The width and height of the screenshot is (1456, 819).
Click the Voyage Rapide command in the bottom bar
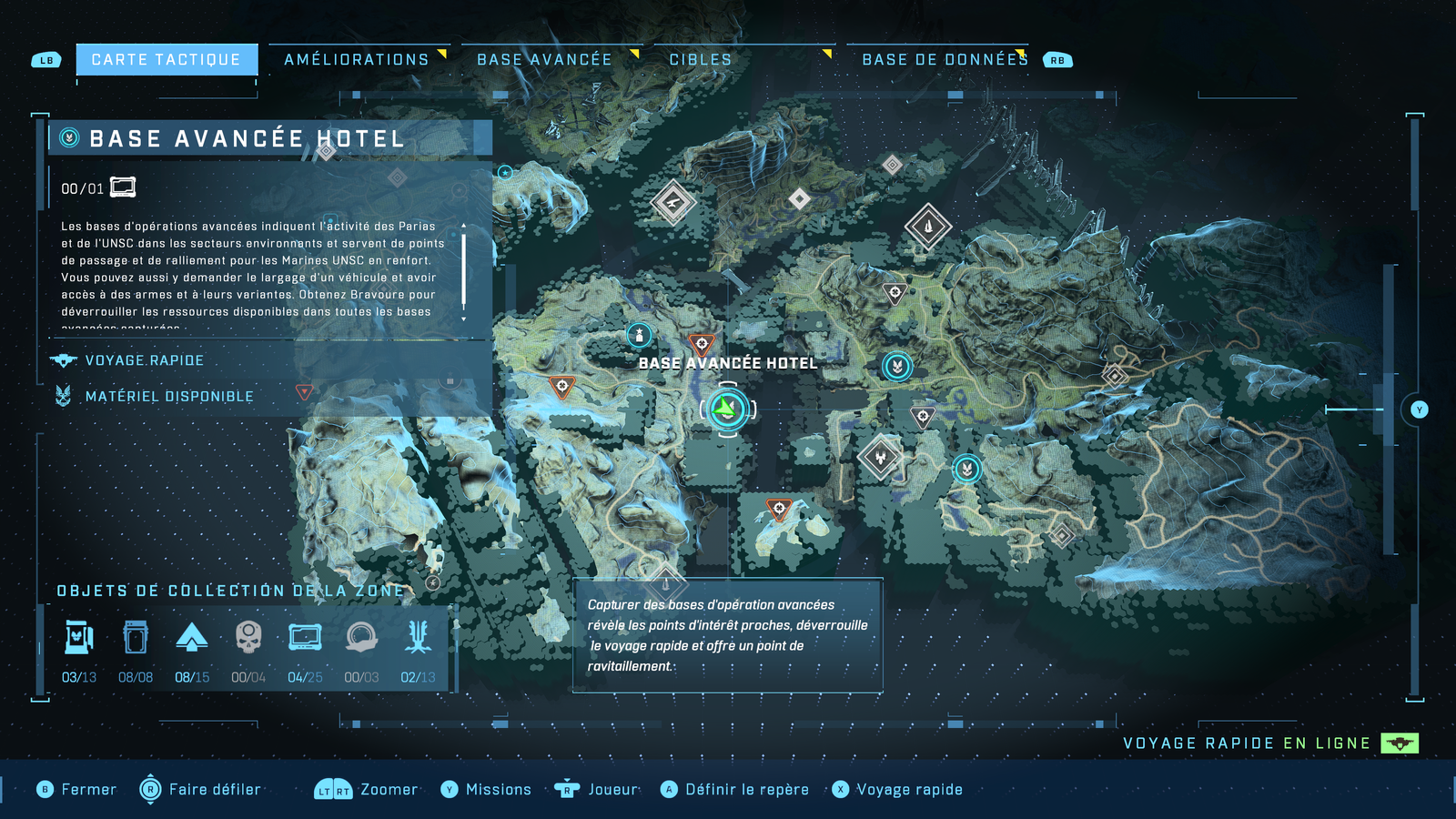point(908,789)
